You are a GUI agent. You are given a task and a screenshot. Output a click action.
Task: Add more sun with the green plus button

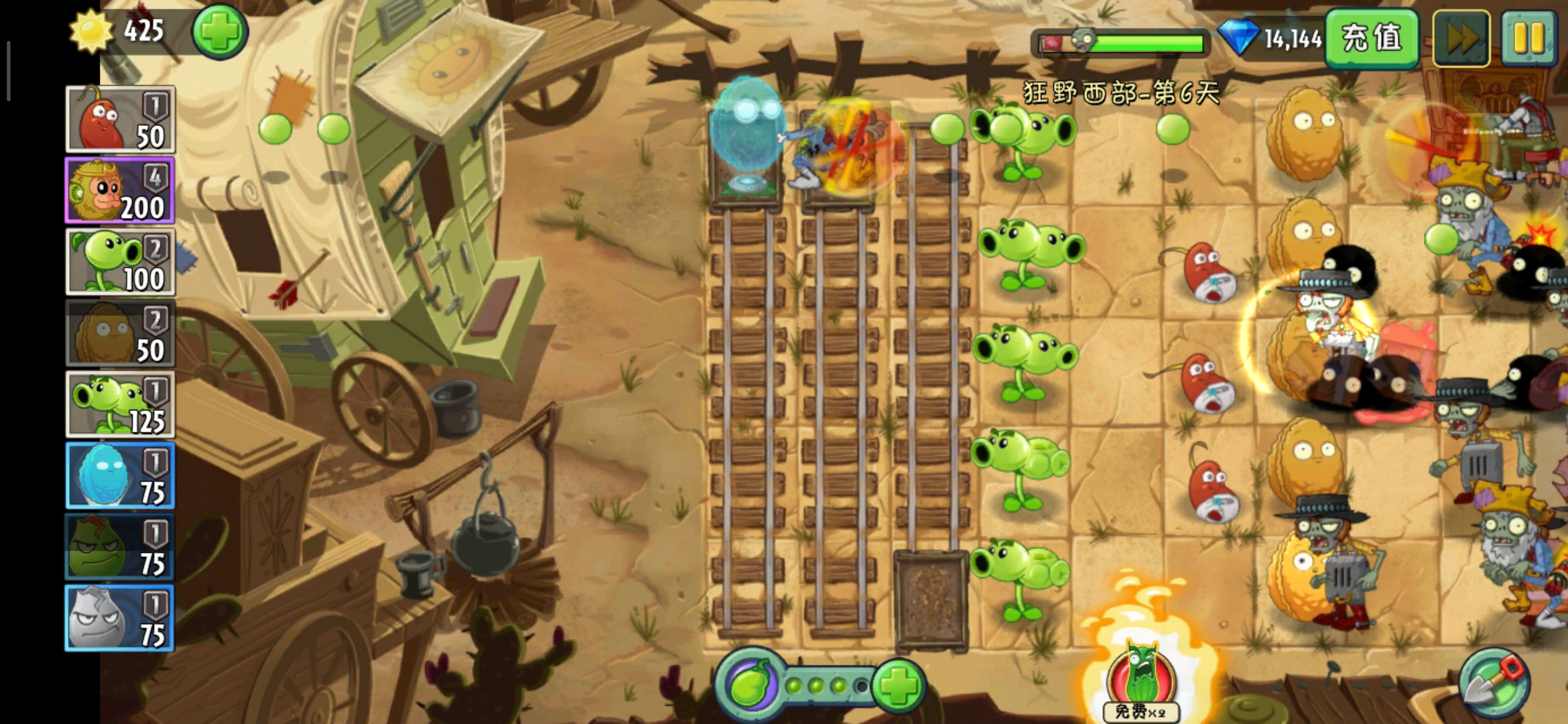pos(220,32)
